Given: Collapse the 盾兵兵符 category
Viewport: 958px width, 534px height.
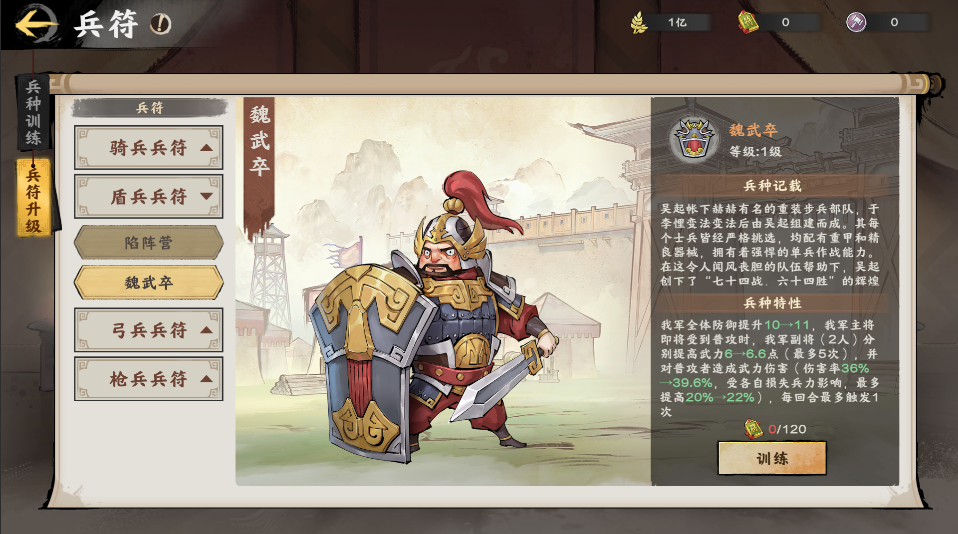Looking at the screenshot, I should click(x=148, y=197).
